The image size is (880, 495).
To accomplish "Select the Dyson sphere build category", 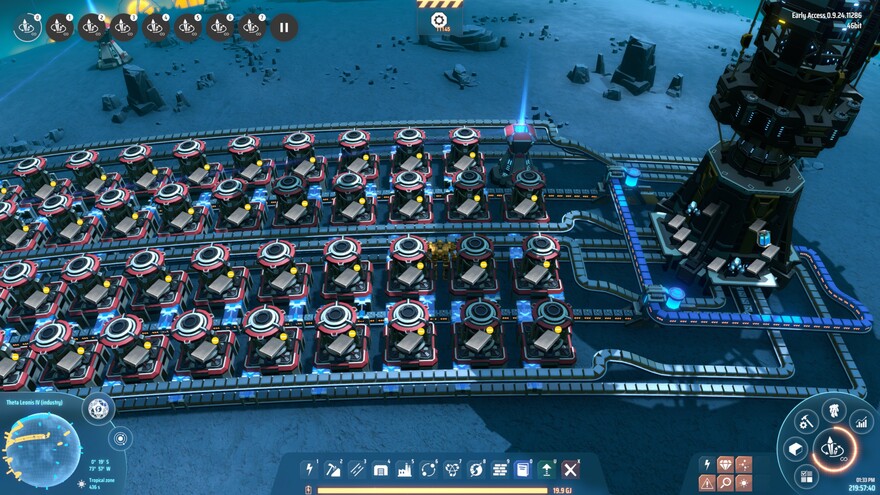I will [476, 469].
